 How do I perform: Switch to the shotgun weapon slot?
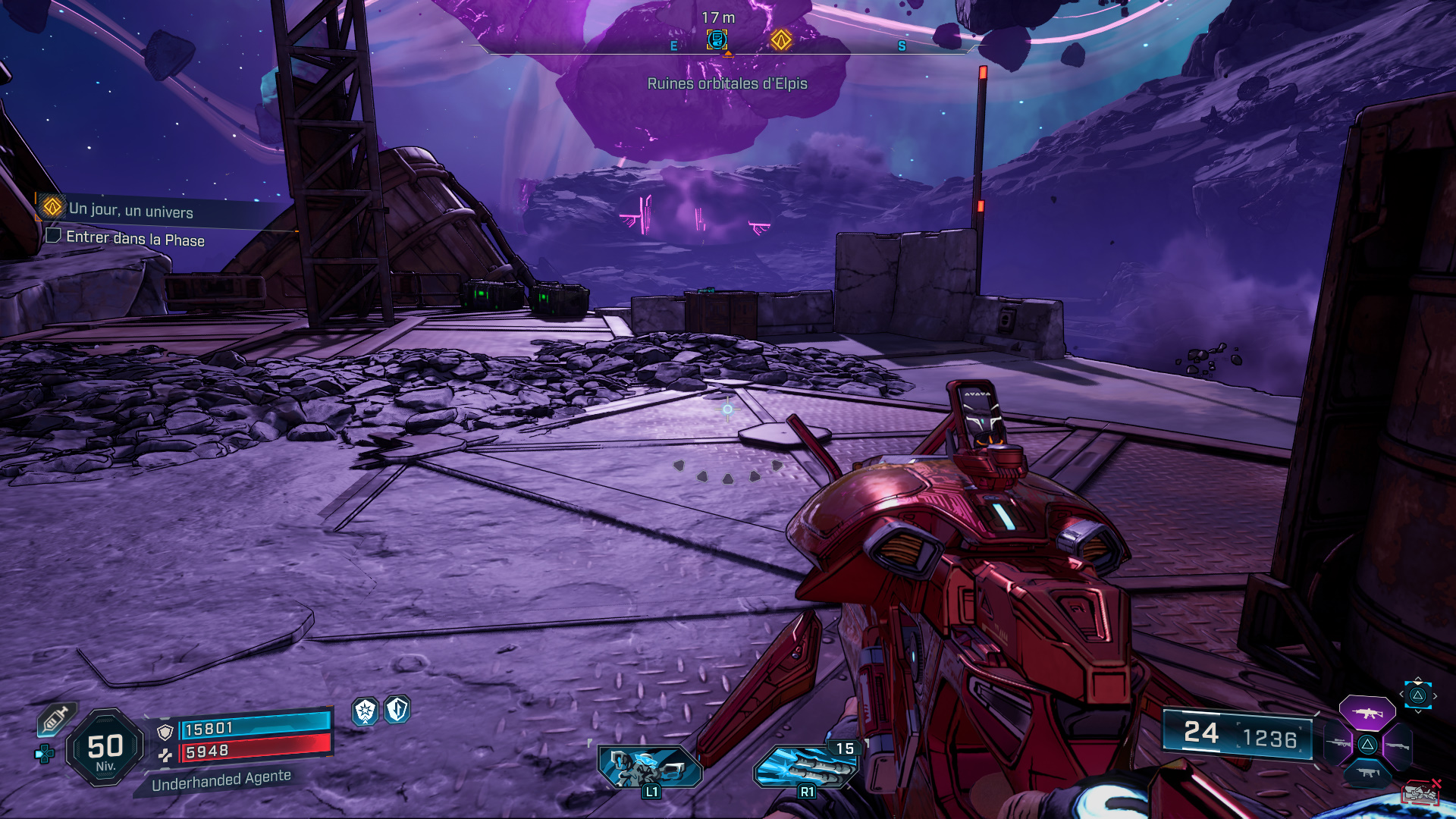(x=1397, y=746)
